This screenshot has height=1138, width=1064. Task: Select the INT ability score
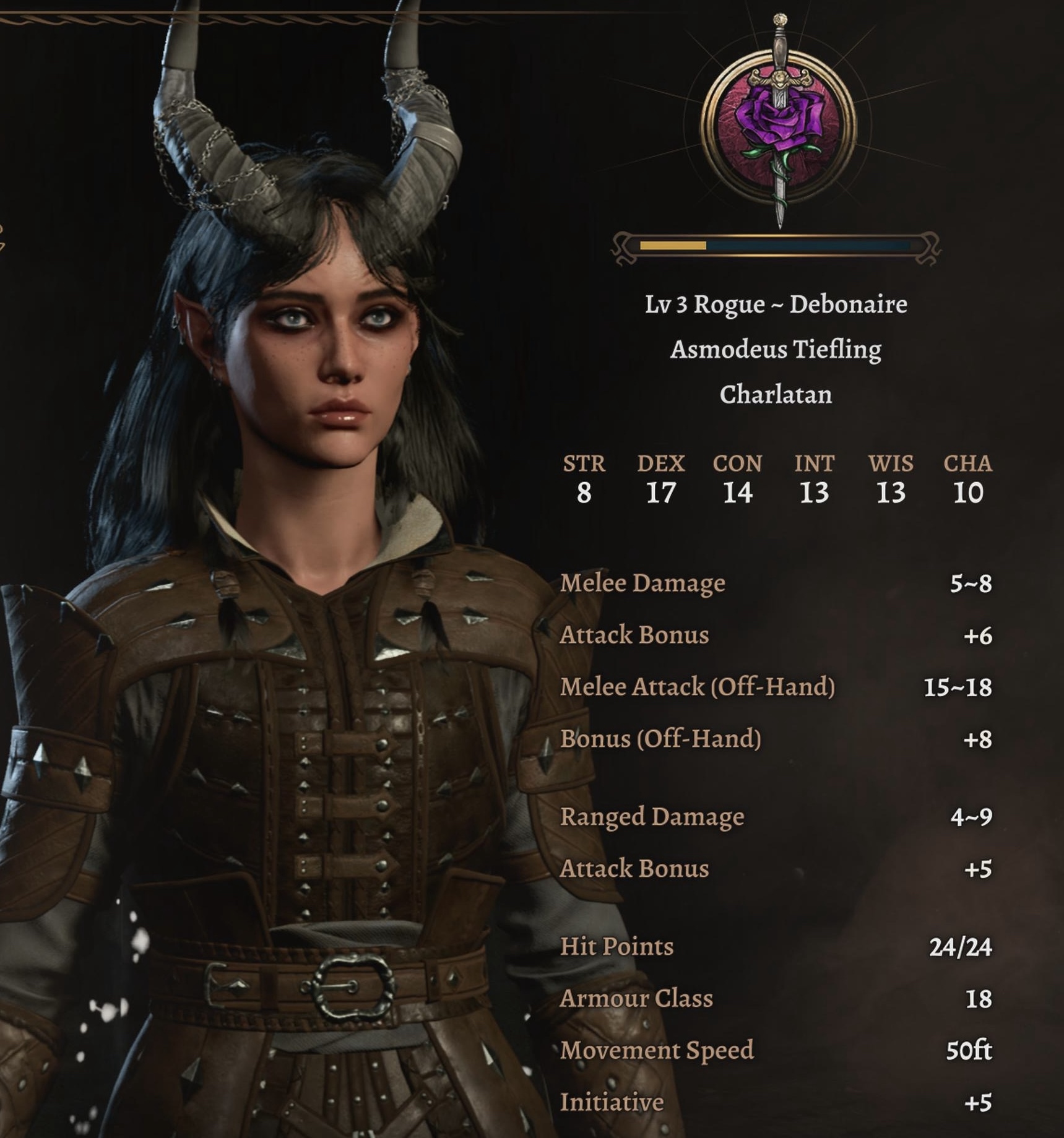click(x=814, y=480)
